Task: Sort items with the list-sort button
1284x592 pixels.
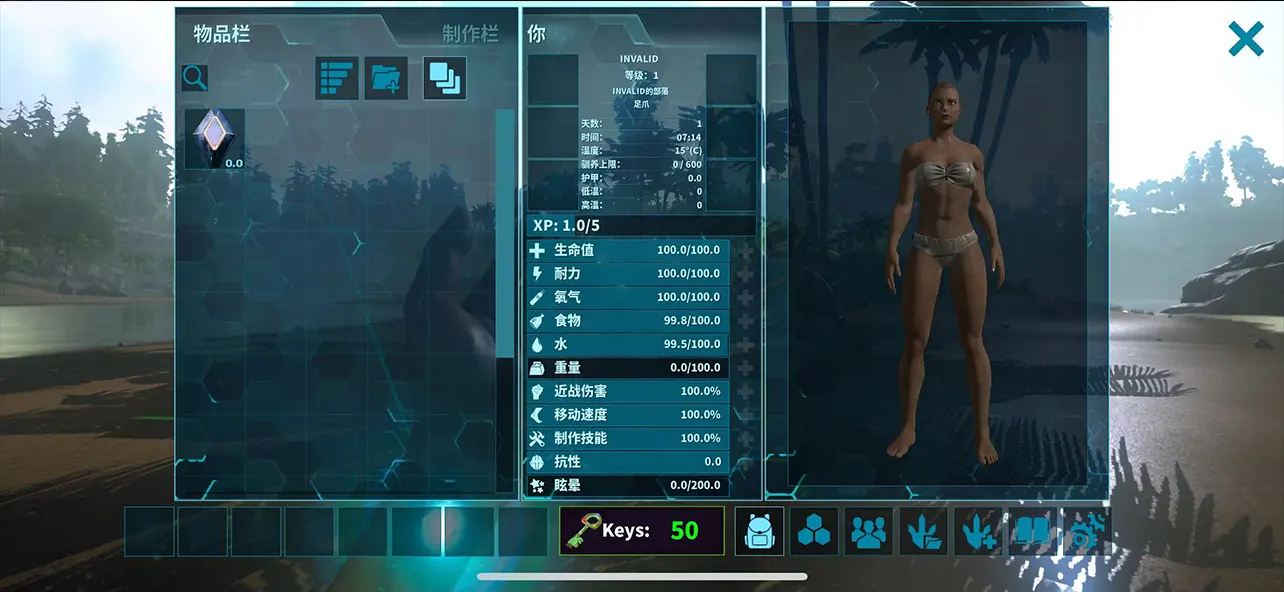Action: coord(337,78)
